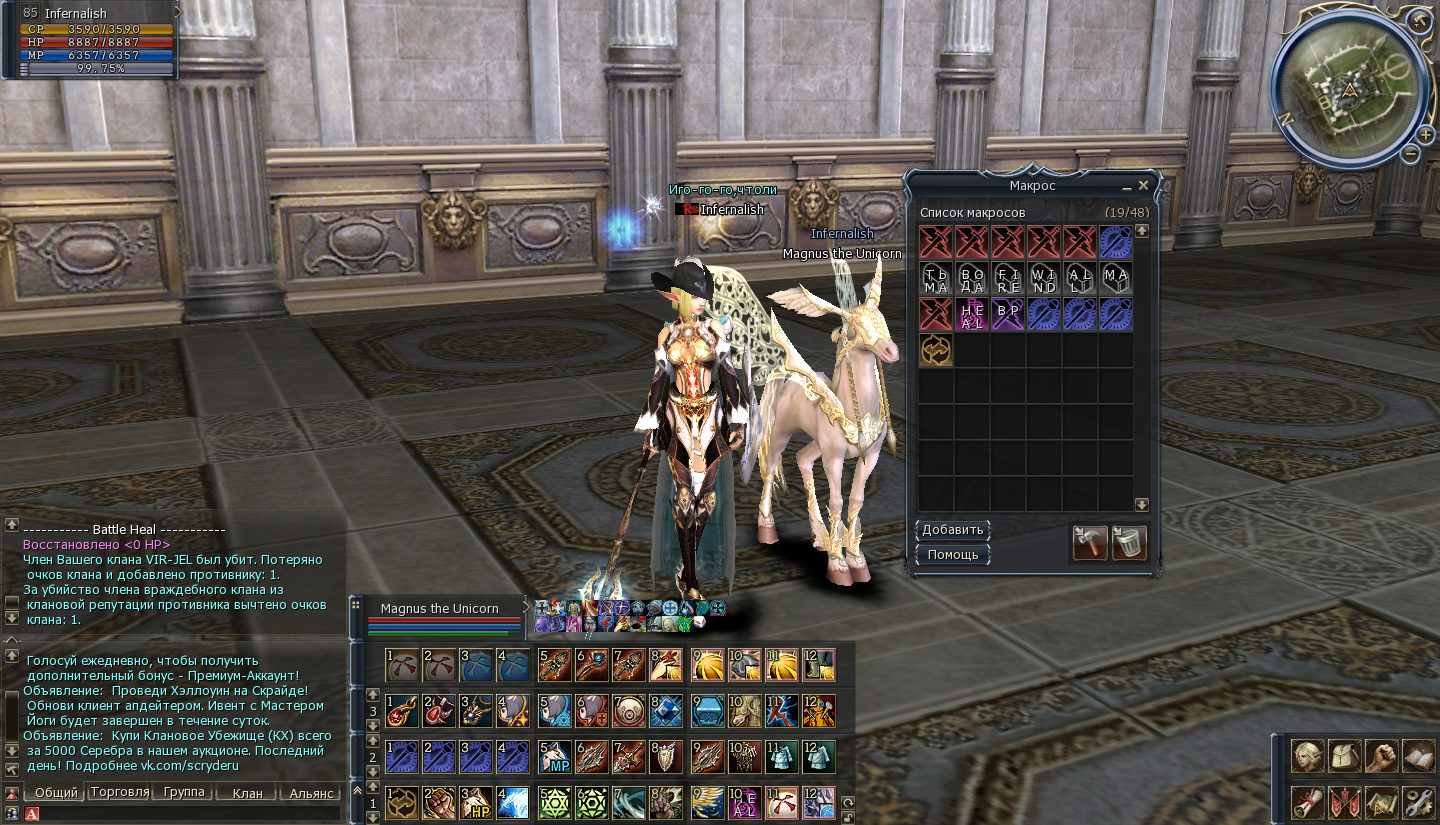The width and height of the screenshot is (1440, 825).
Task: Close the Макрос window
Action: [x=1144, y=185]
